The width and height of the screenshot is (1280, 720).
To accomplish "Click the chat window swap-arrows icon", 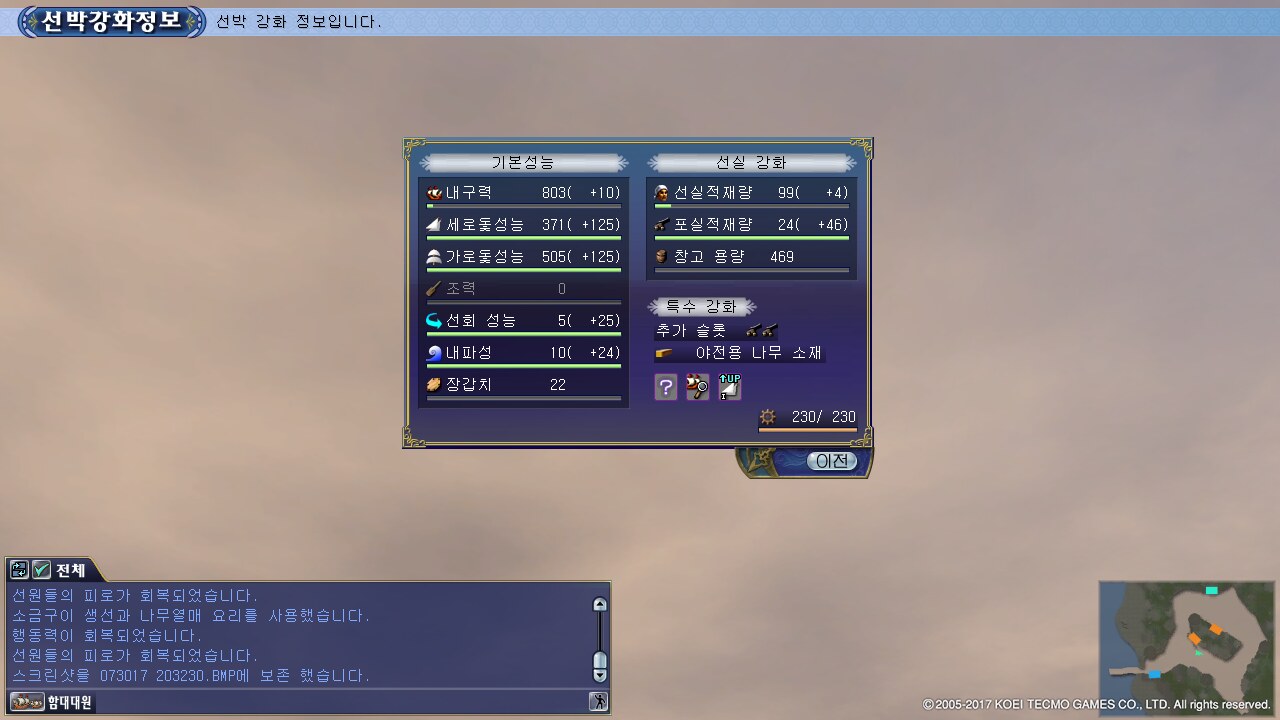I will (x=19, y=570).
